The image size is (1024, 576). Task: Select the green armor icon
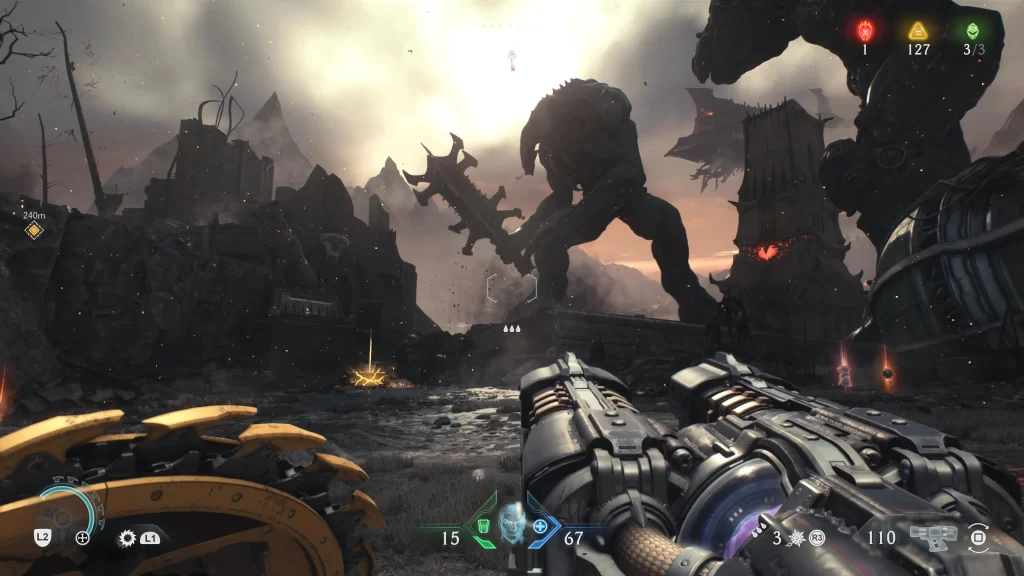483,525
